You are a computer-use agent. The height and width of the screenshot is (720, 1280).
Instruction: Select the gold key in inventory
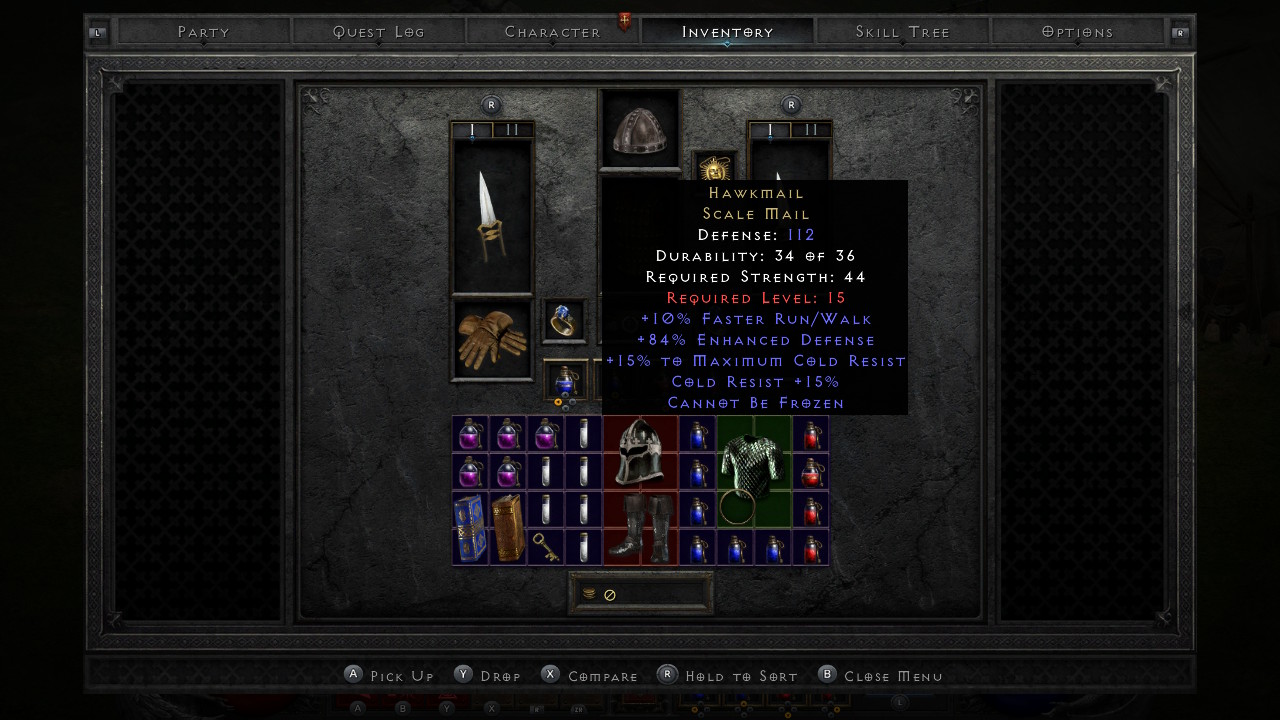point(545,547)
